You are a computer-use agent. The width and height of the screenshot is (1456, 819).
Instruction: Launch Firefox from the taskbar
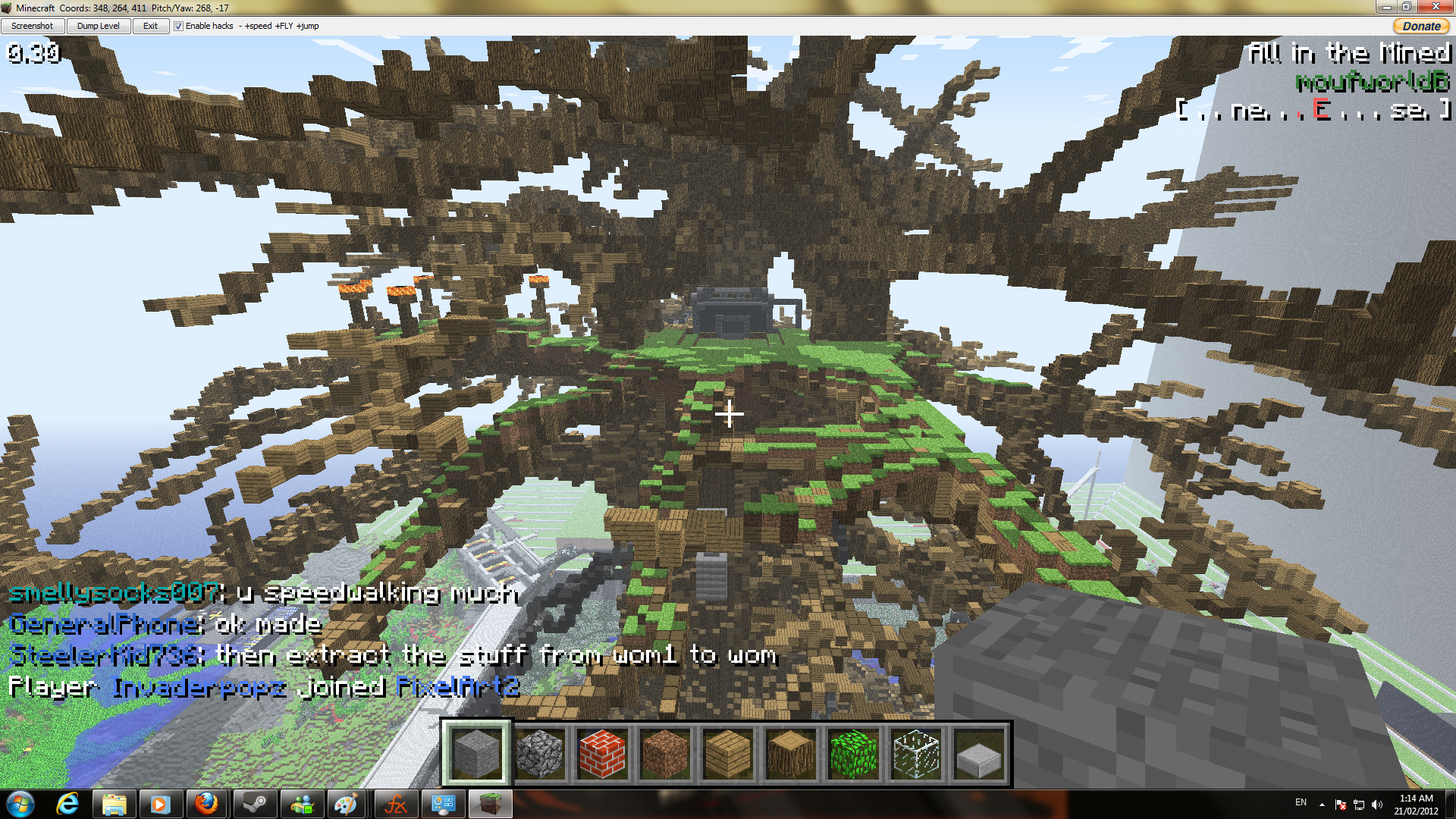(x=207, y=803)
